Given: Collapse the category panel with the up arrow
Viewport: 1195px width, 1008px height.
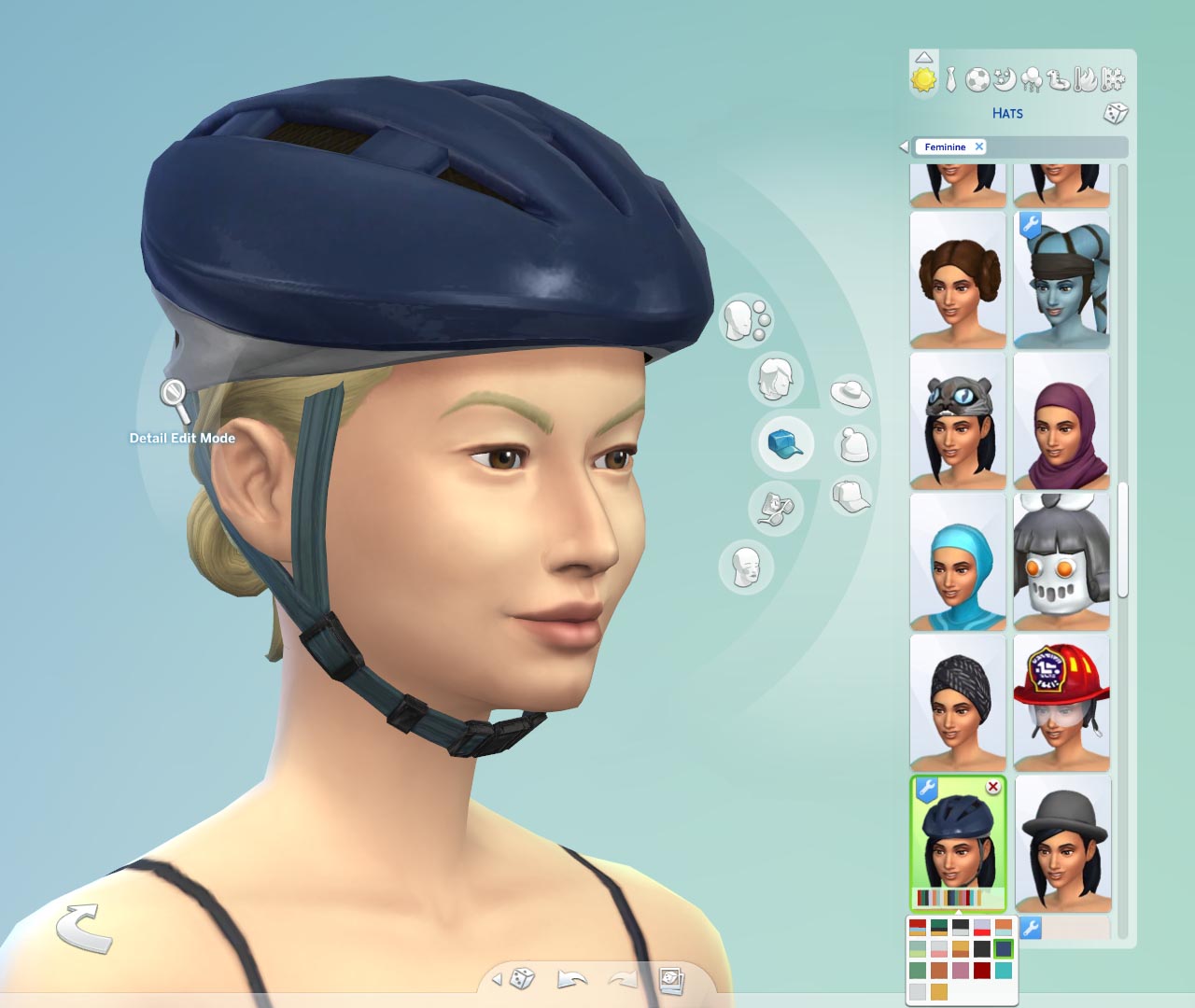Looking at the screenshot, I should point(924,56).
